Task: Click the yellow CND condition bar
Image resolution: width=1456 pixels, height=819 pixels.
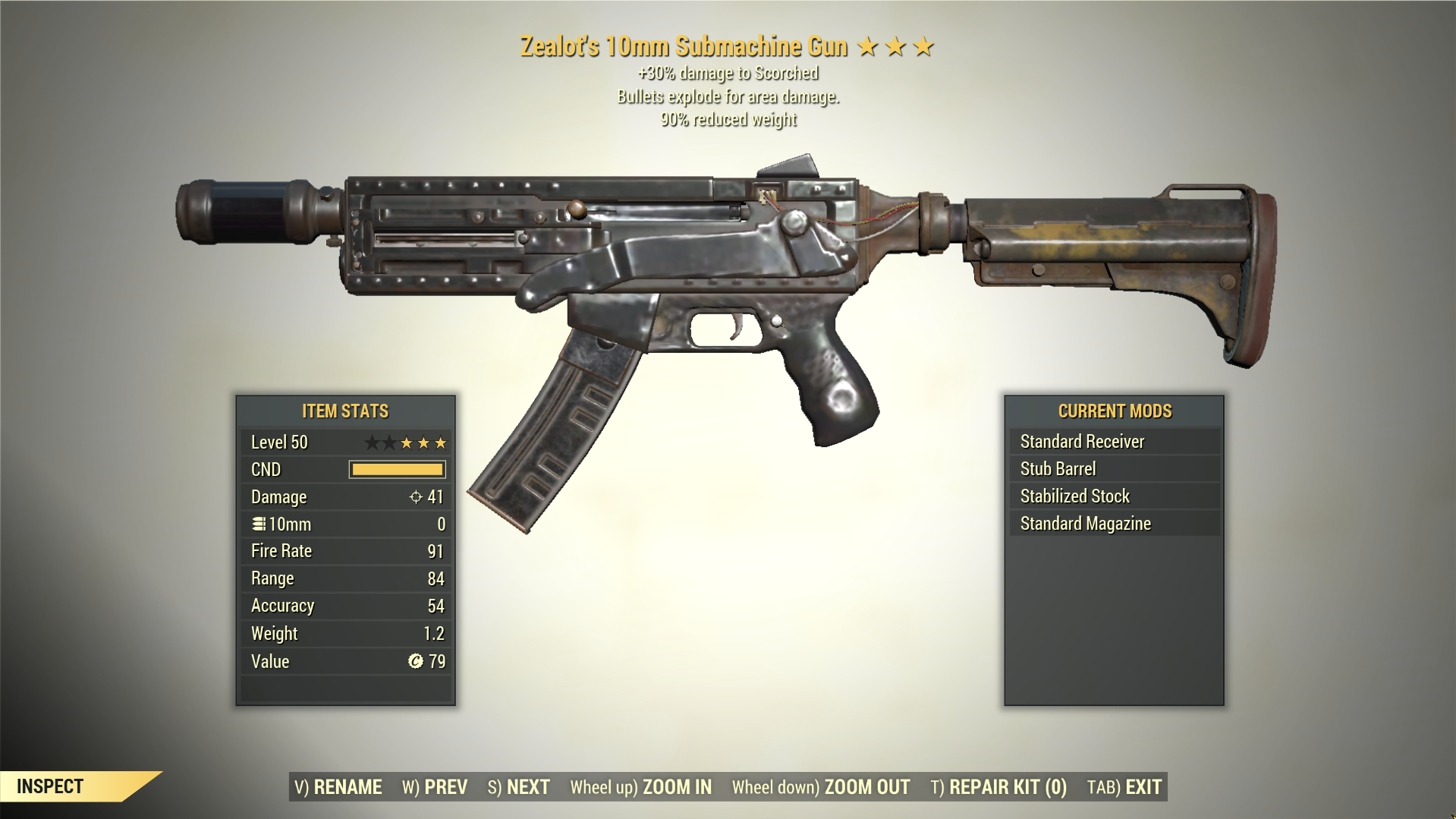Action: click(396, 469)
